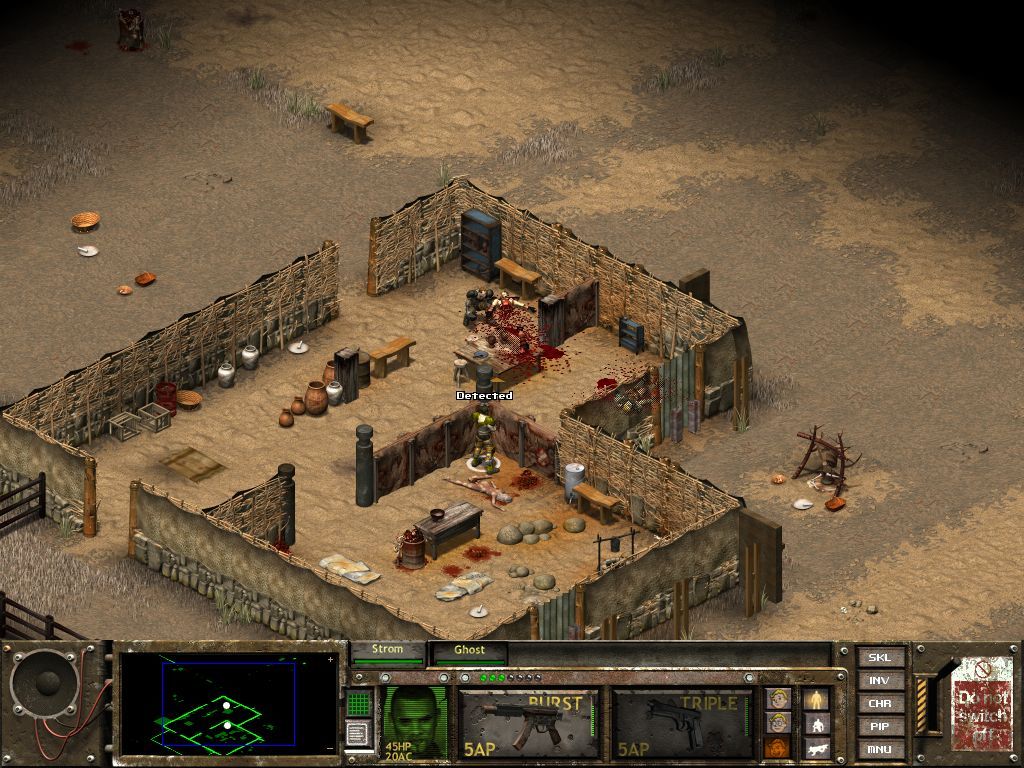The image size is (1024, 768).
Task: Choose the top Vault Boy sentry mode
Action: [x=778, y=698]
